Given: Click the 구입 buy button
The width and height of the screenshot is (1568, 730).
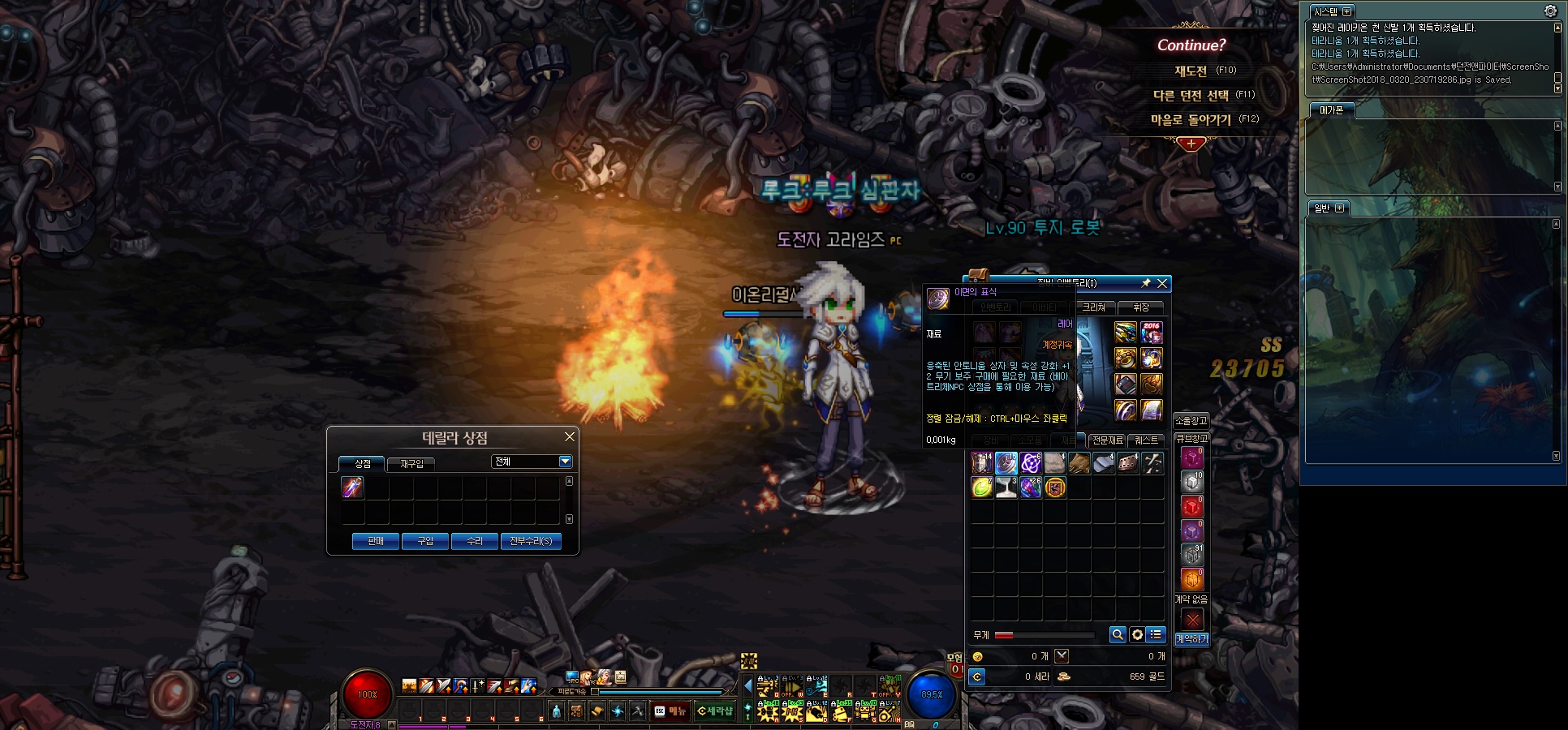Looking at the screenshot, I should (425, 541).
